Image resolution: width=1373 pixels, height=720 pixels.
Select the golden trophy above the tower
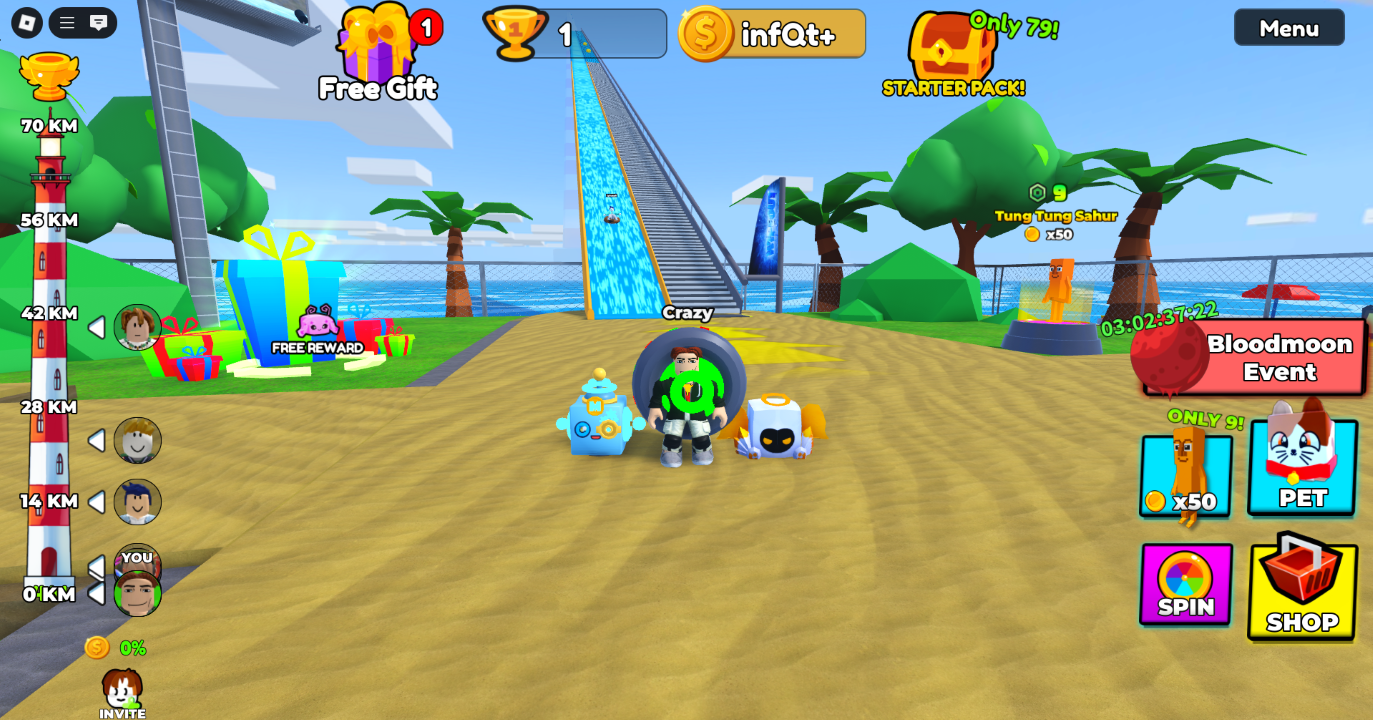point(48,76)
